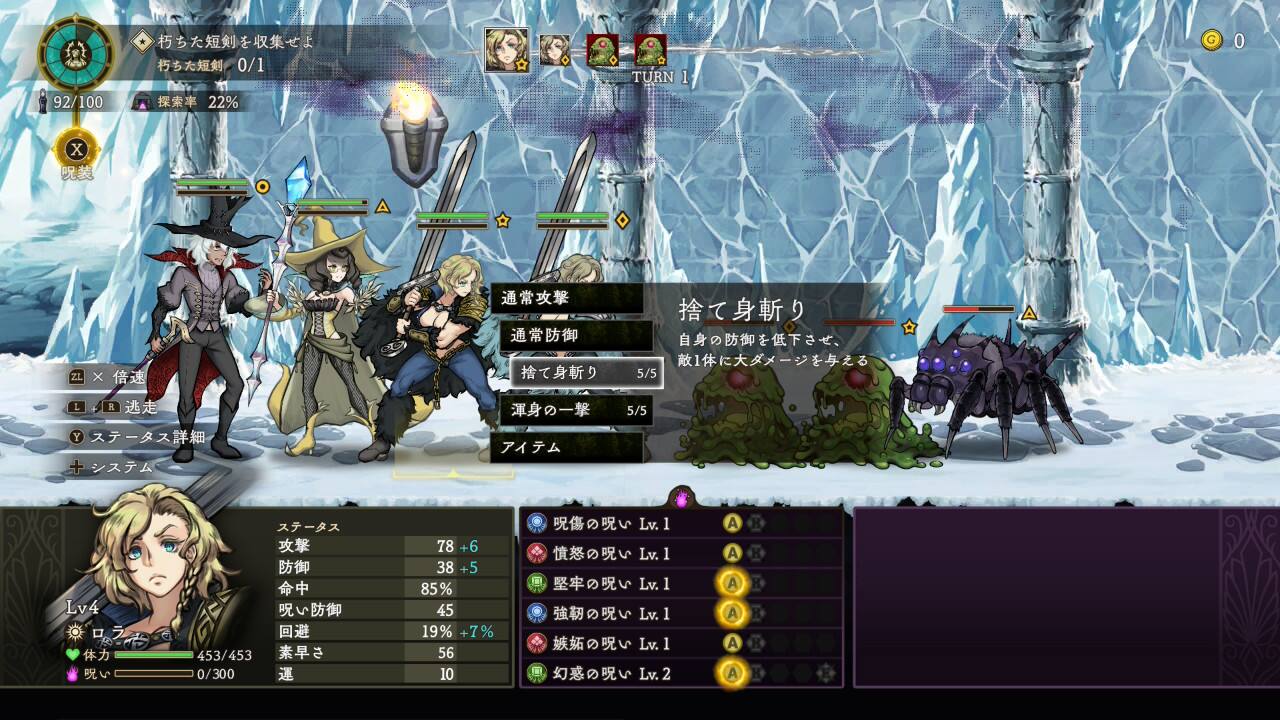Screen dimensions: 1280x720
Task: Choose the 通常防御 defend command
Action: click(576, 335)
